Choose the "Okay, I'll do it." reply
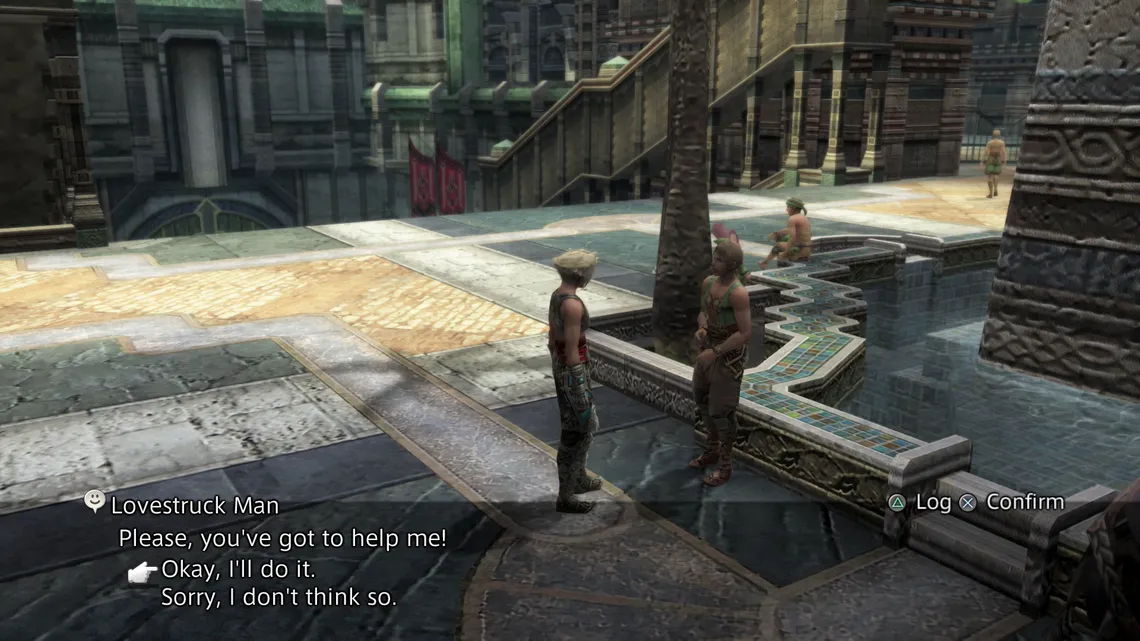The width and height of the screenshot is (1140, 641). 239,570
